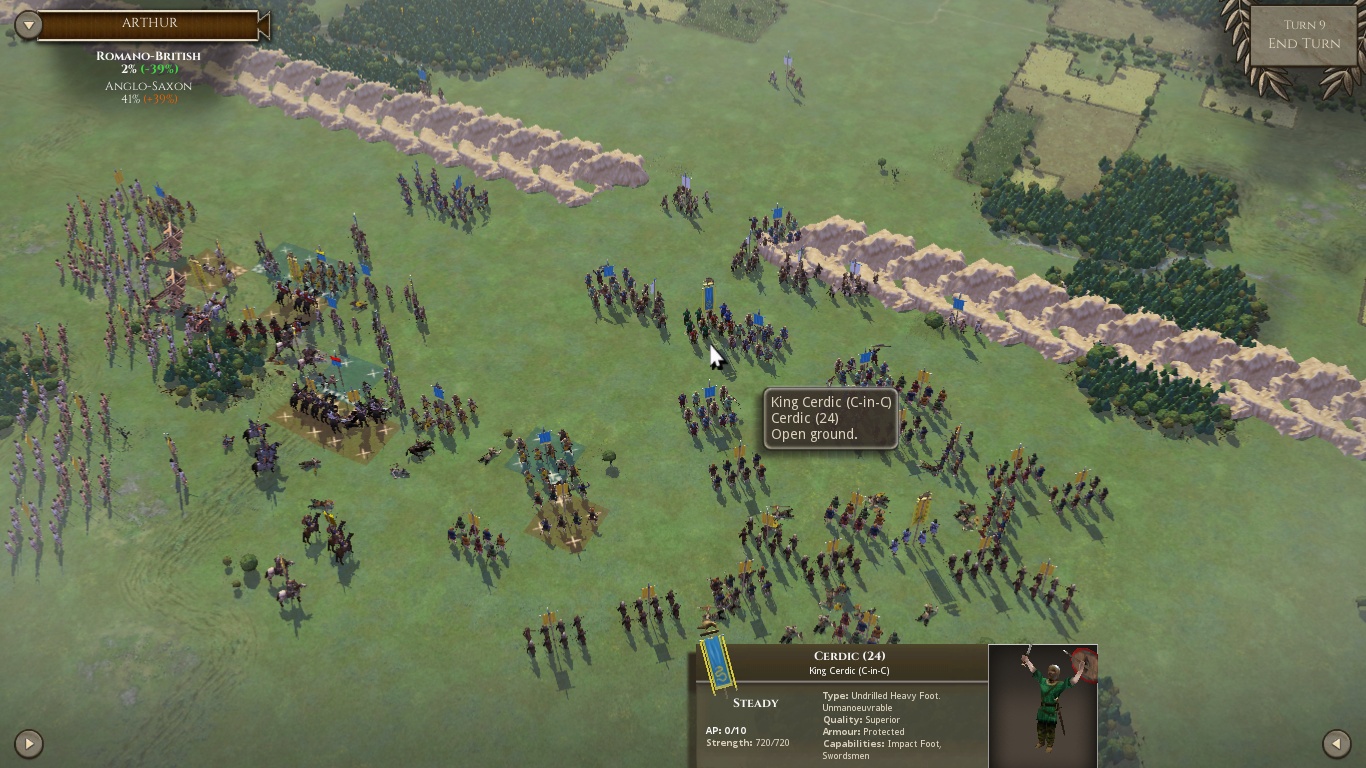Screen dimensions: 1366x768
Task: Click the blue banner icon in unit panel
Action: 715,663
